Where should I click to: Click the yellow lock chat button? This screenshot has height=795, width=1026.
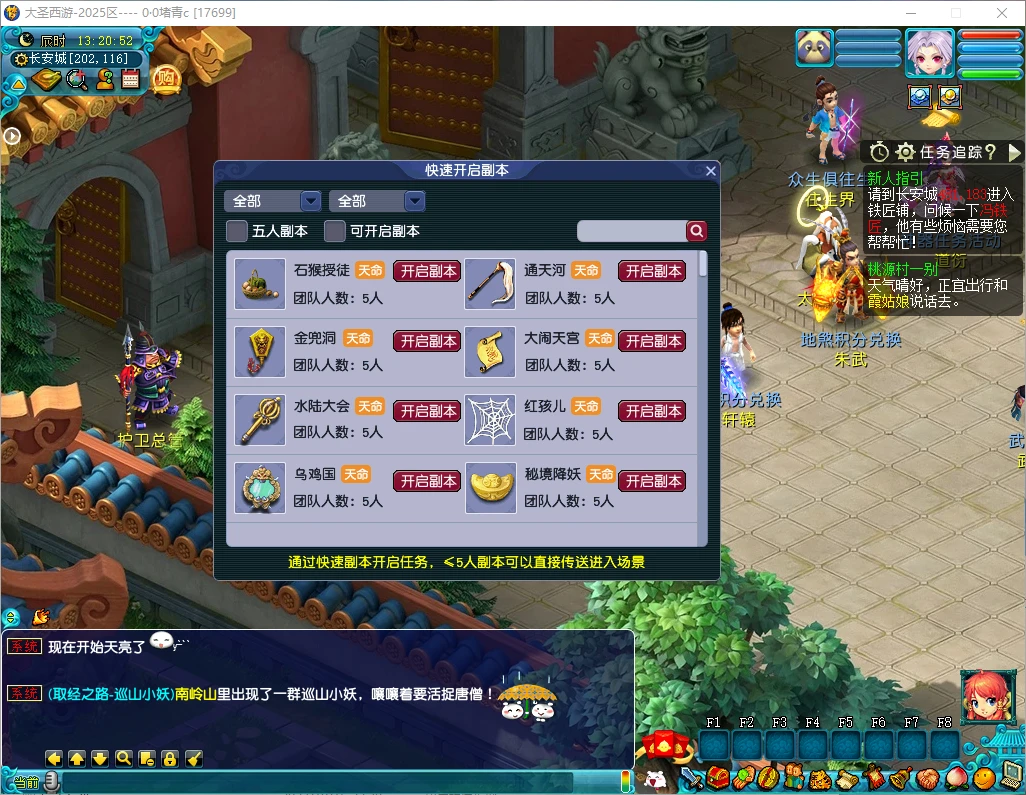pyautogui.click(x=170, y=758)
